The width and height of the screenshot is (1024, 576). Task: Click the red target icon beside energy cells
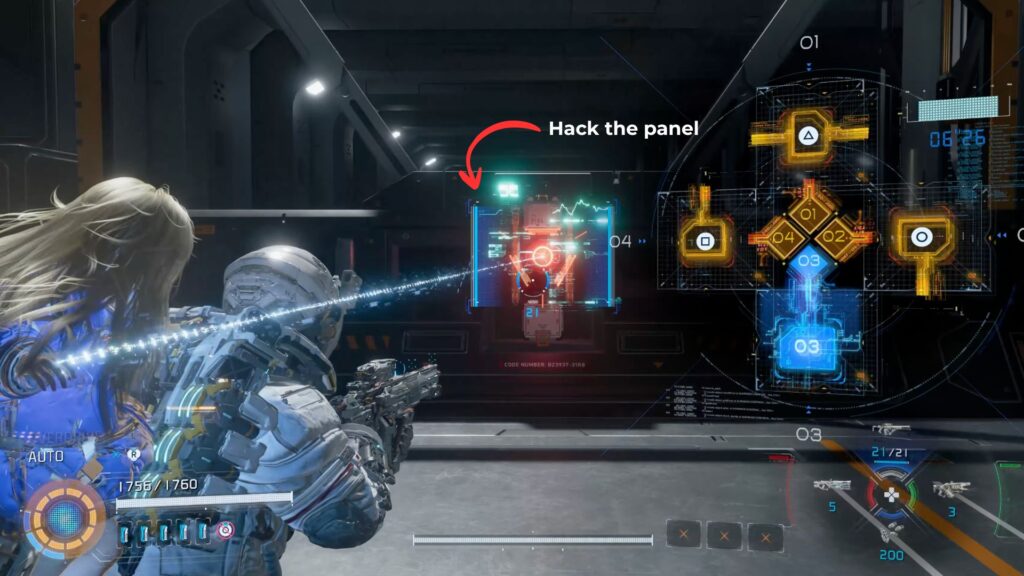pyautogui.click(x=226, y=531)
